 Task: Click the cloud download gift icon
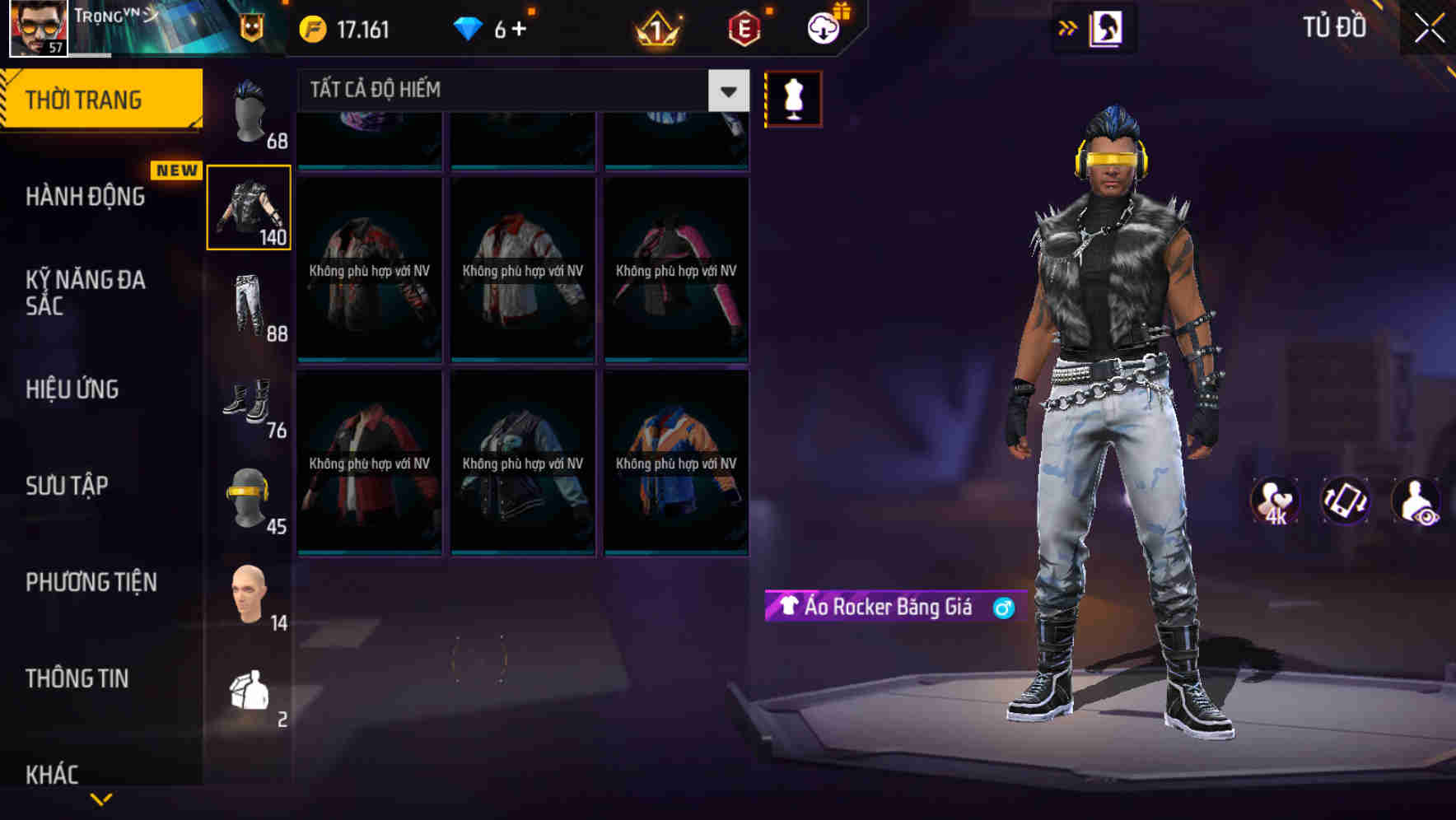(x=821, y=26)
